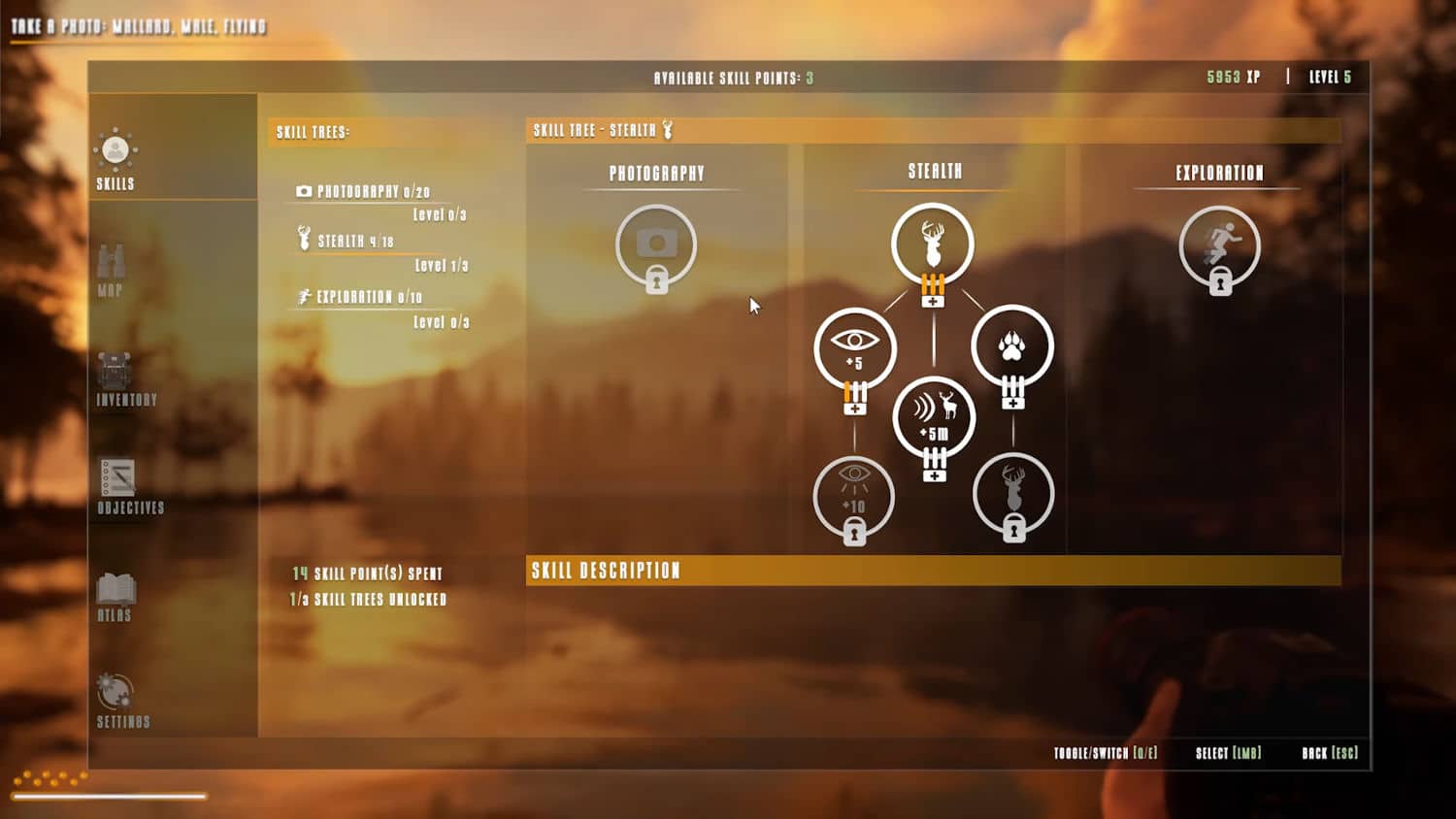
Task: Choose the paw print stealth skill
Action: click(x=1012, y=346)
